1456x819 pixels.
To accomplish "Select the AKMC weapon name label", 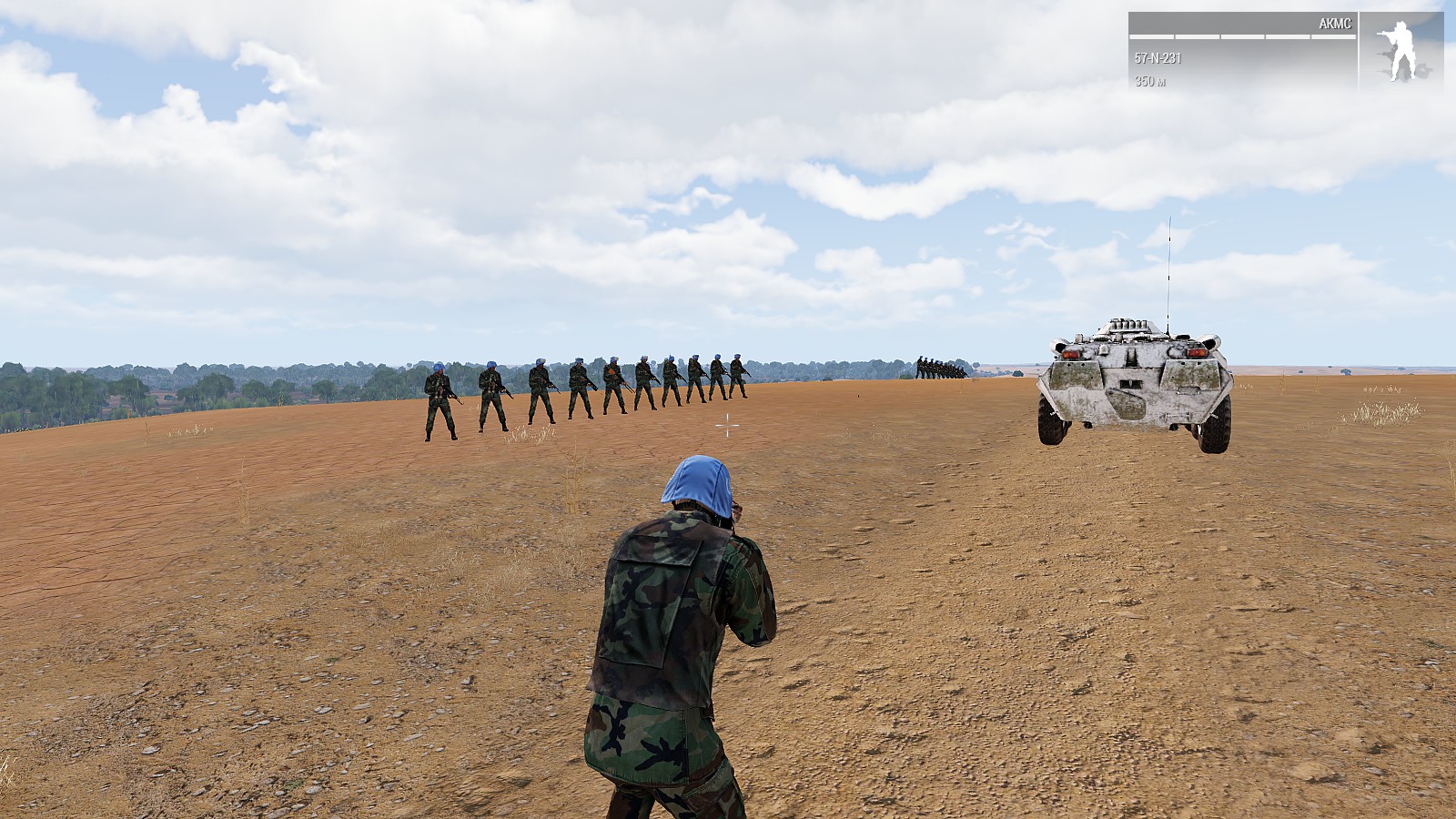I will coord(1335,24).
